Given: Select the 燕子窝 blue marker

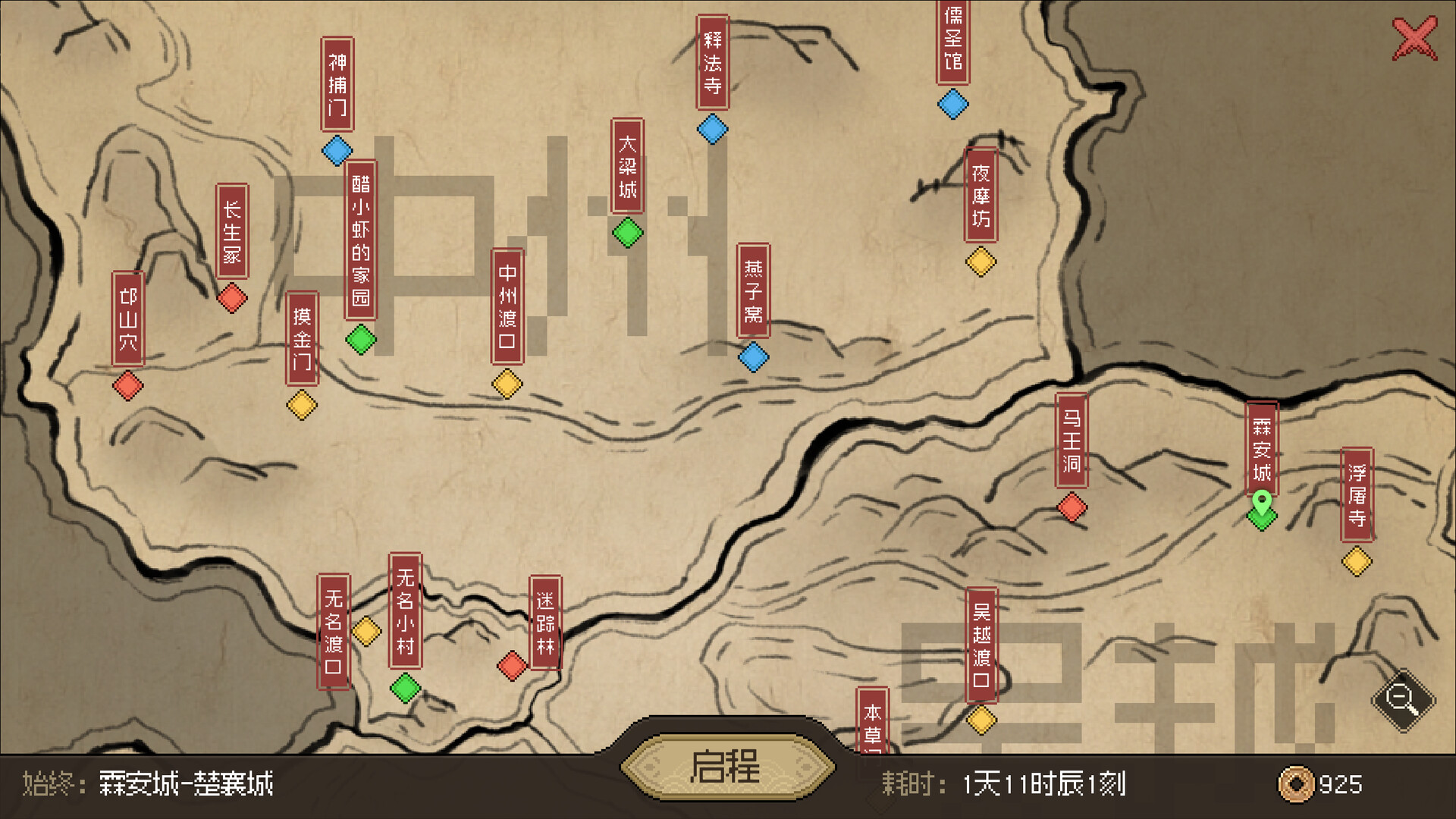Looking at the screenshot, I should coord(753,356).
